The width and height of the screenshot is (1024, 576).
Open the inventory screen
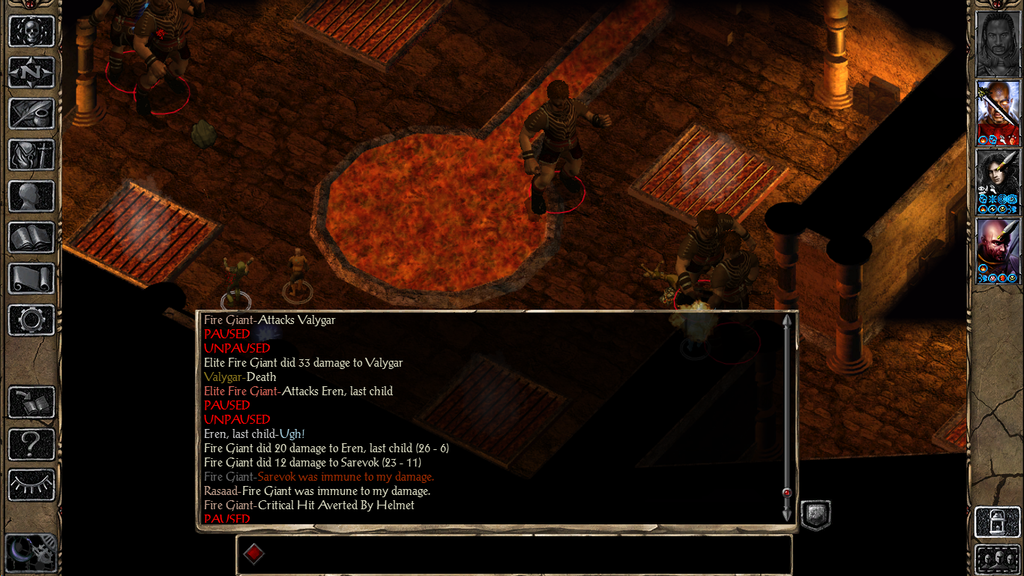31,154
